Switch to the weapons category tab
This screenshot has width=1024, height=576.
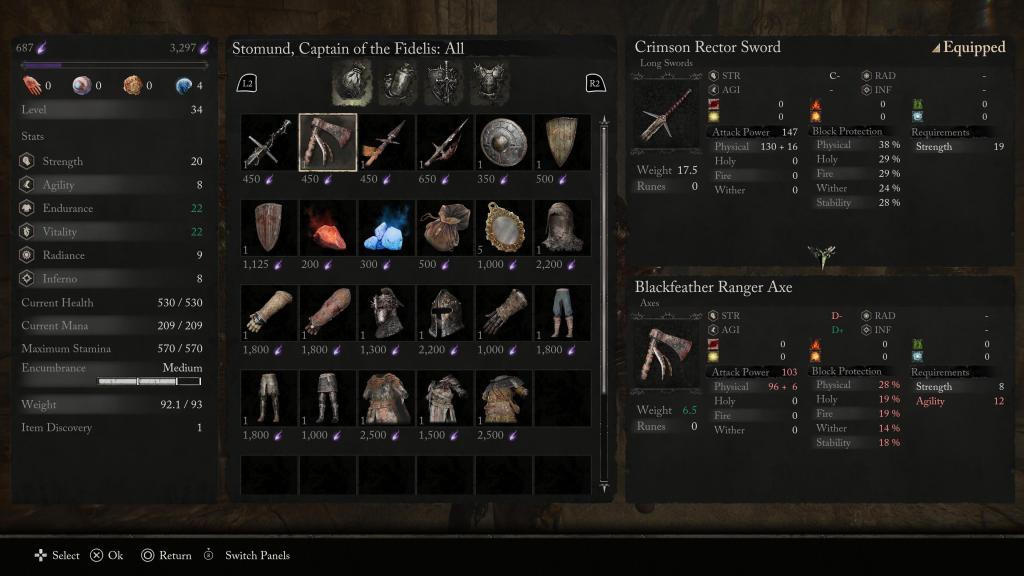pos(443,81)
